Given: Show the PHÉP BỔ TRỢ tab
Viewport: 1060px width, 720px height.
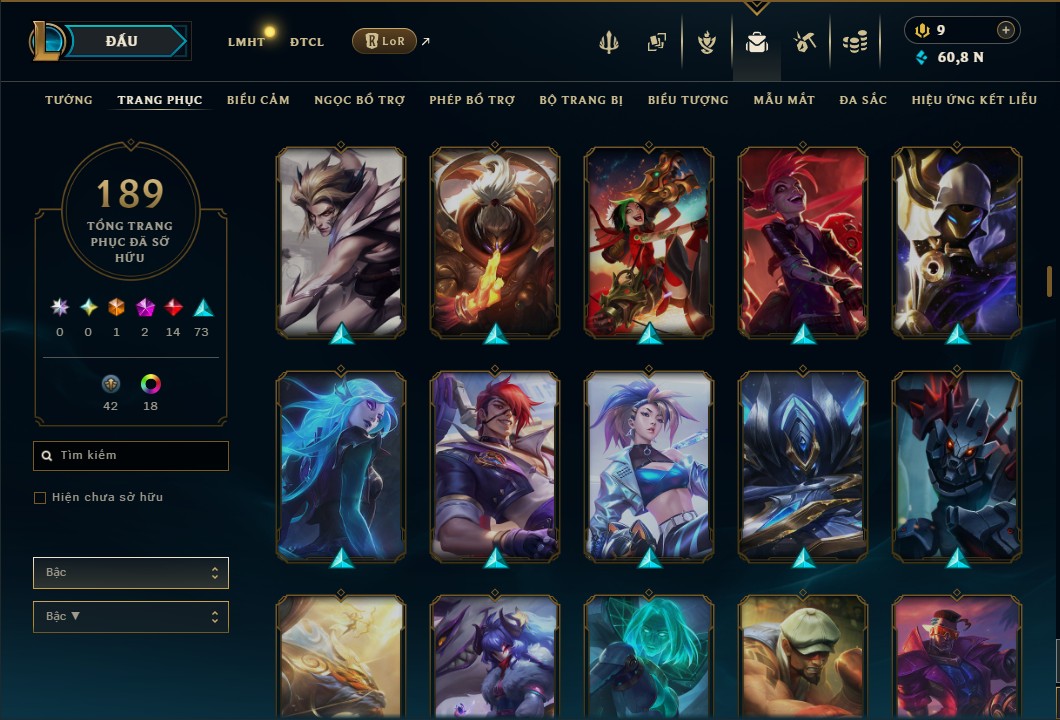Looking at the screenshot, I should pyautogui.click(x=472, y=100).
